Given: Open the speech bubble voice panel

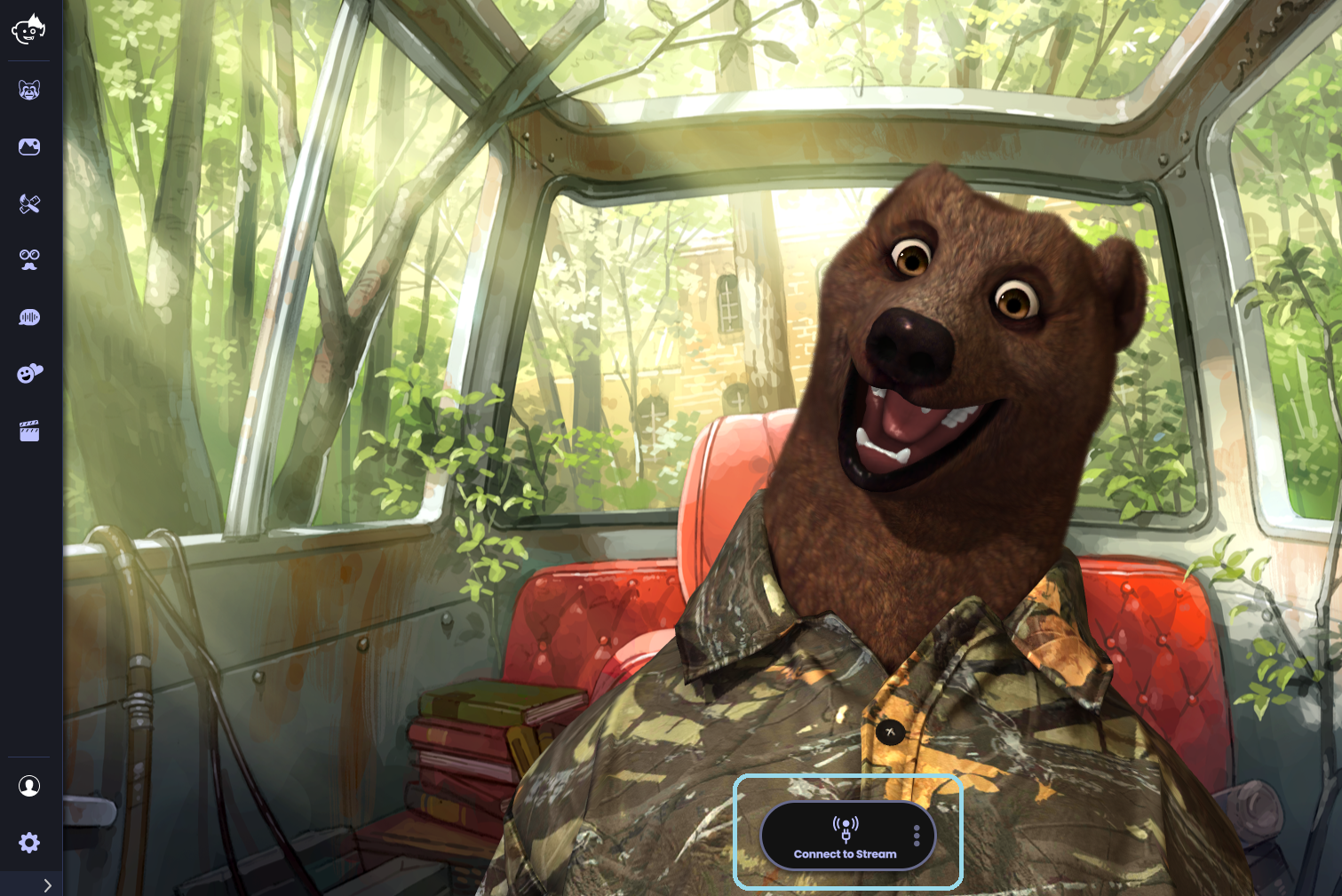Looking at the screenshot, I should (29, 317).
